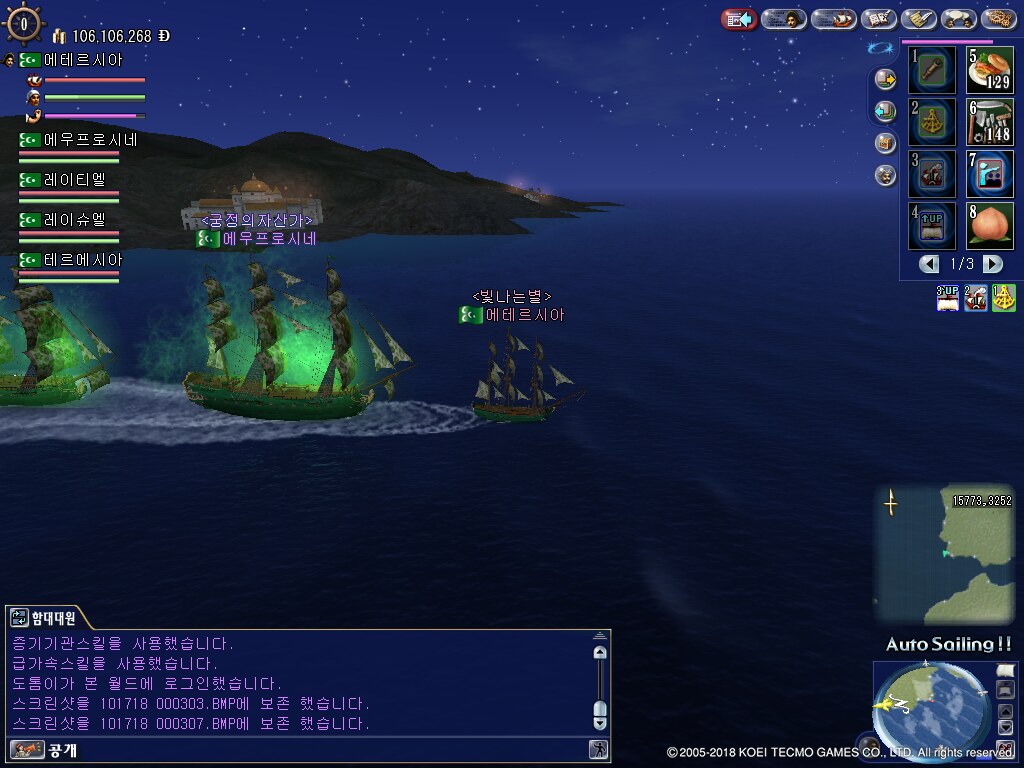The image size is (1024, 768).
Task: Click the regional sea minimap
Action: point(944,554)
